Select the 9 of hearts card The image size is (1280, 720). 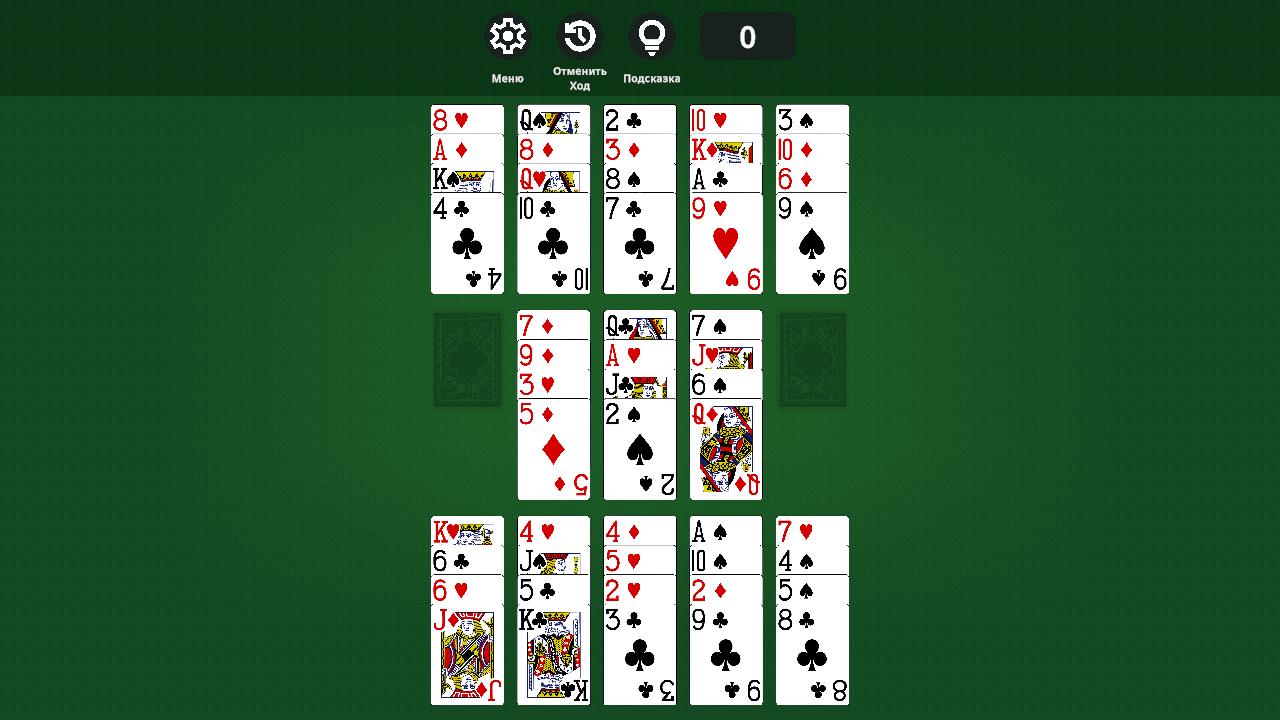tap(725, 245)
